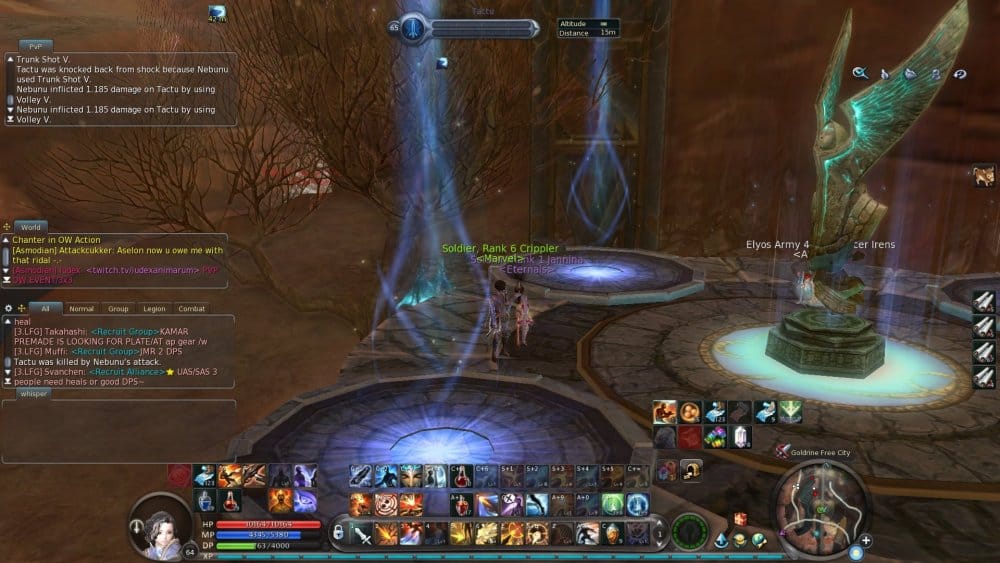Open the Group chat tab

[119, 309]
